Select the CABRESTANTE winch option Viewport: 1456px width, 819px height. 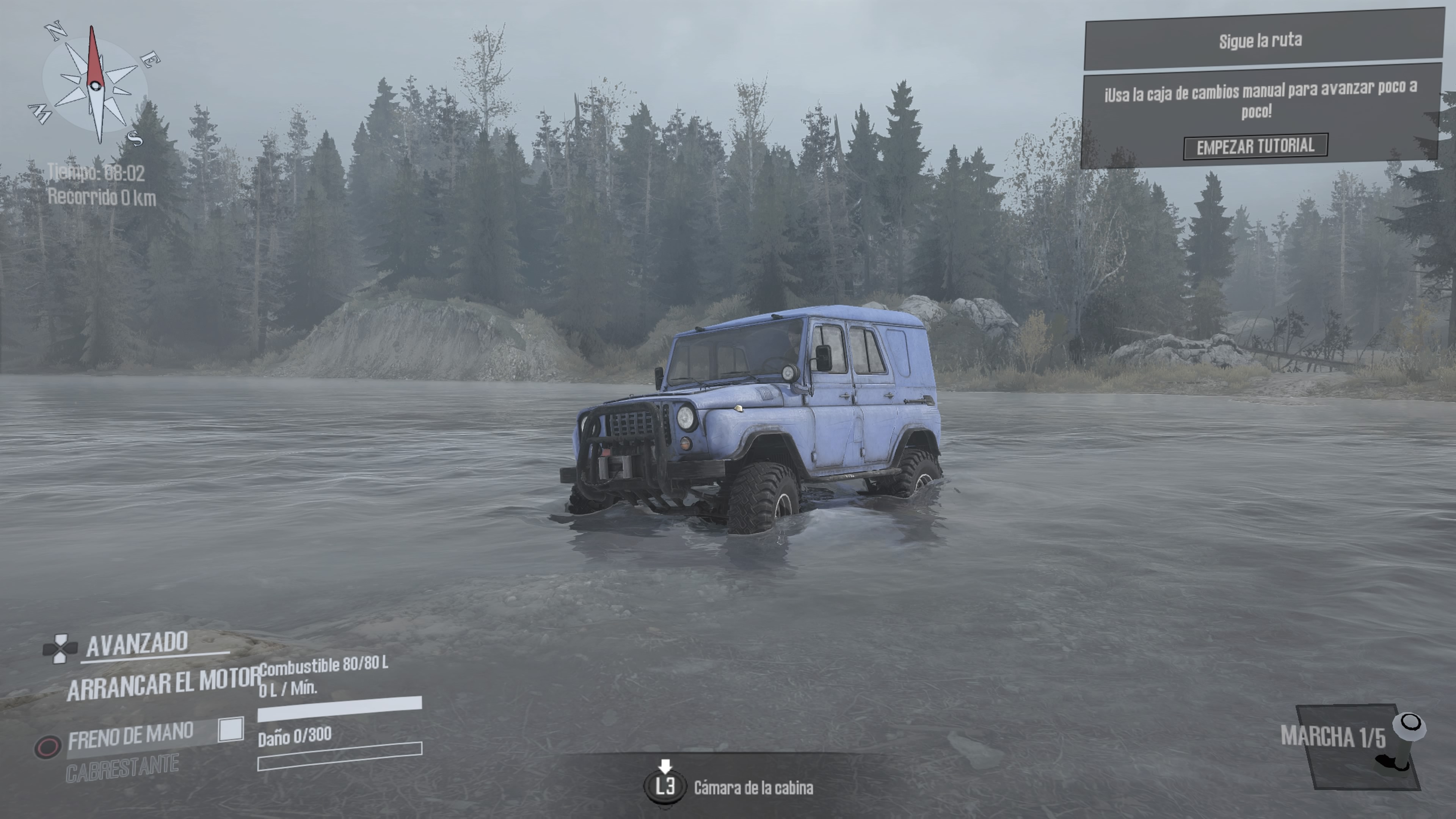tap(122, 769)
